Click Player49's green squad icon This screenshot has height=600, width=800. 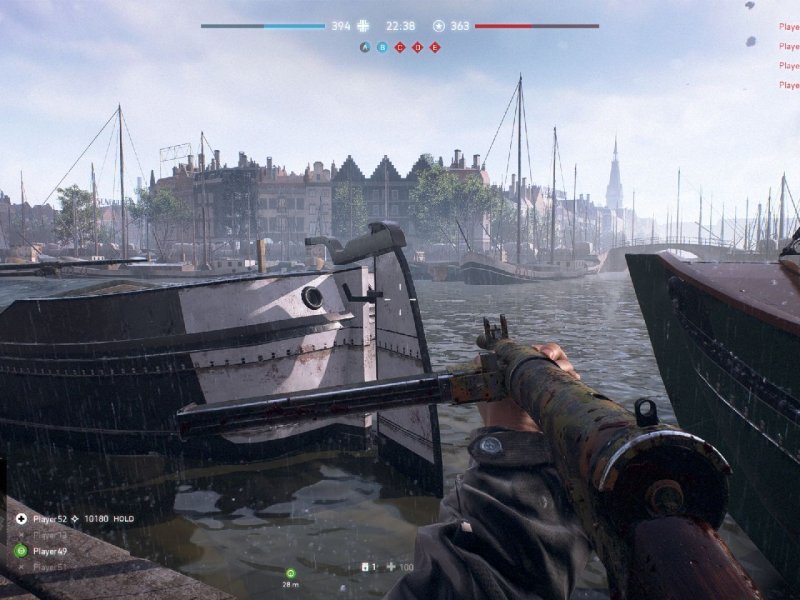click(21, 551)
